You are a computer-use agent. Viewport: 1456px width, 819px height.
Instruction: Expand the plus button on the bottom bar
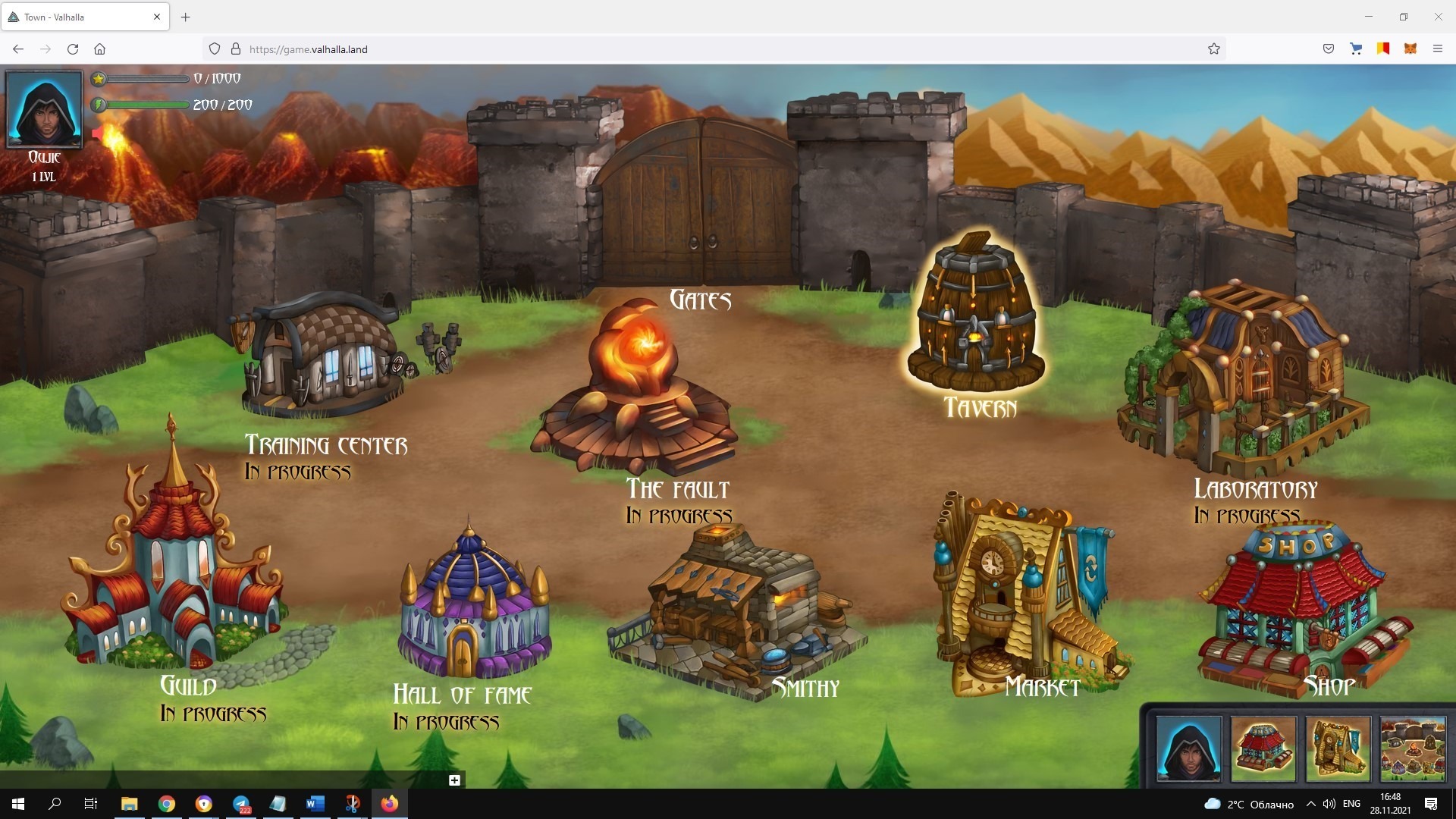454,780
